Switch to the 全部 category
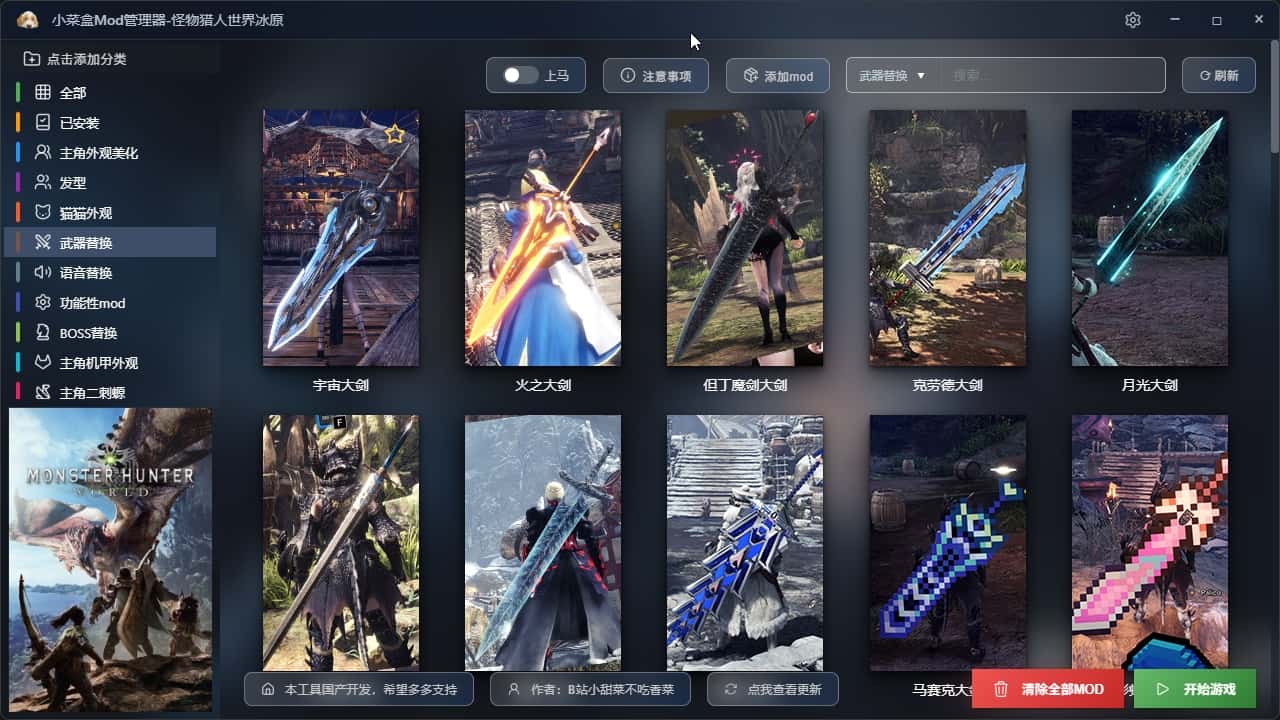 (73, 93)
